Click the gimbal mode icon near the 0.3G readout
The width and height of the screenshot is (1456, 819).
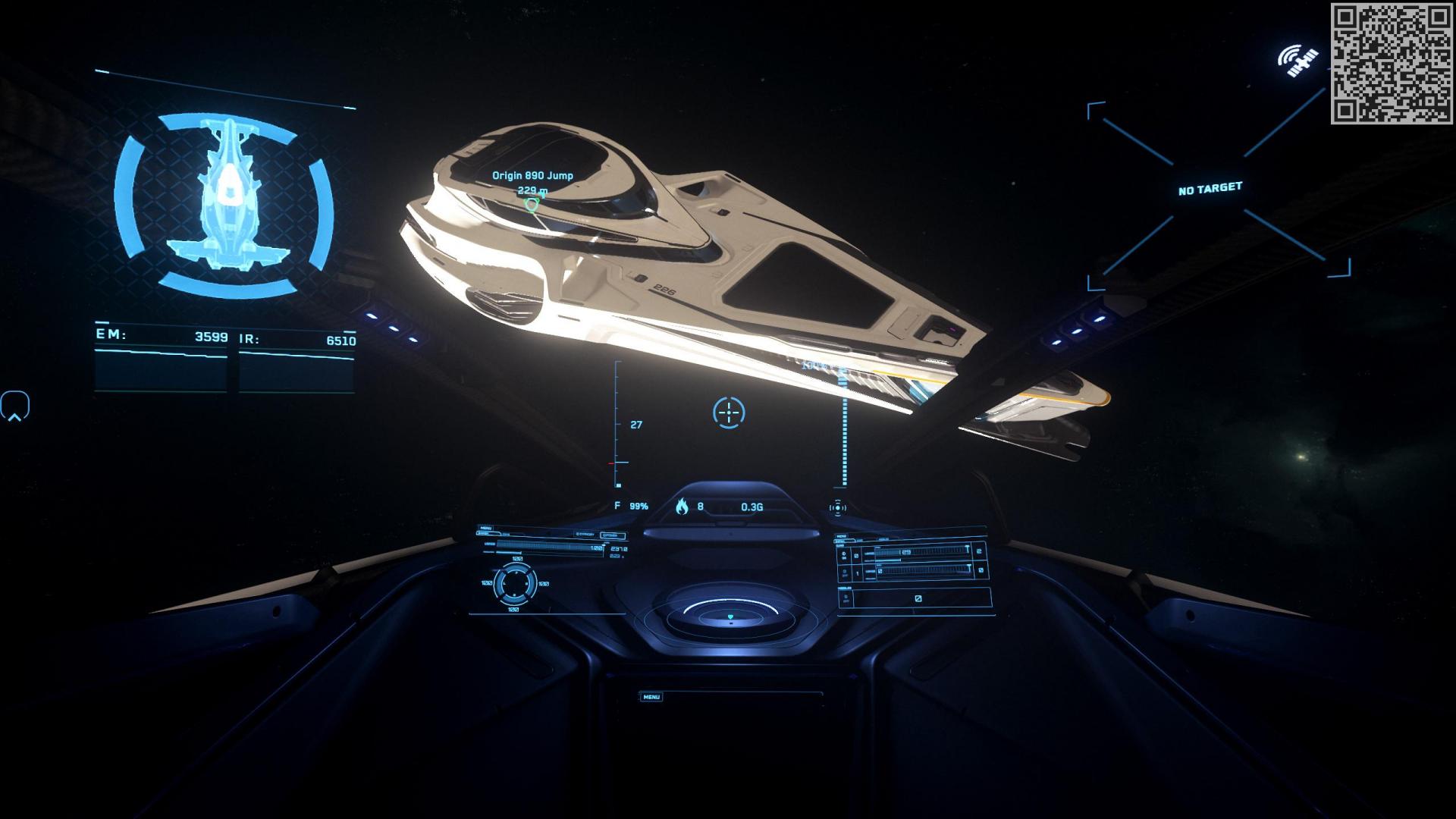coord(839,507)
